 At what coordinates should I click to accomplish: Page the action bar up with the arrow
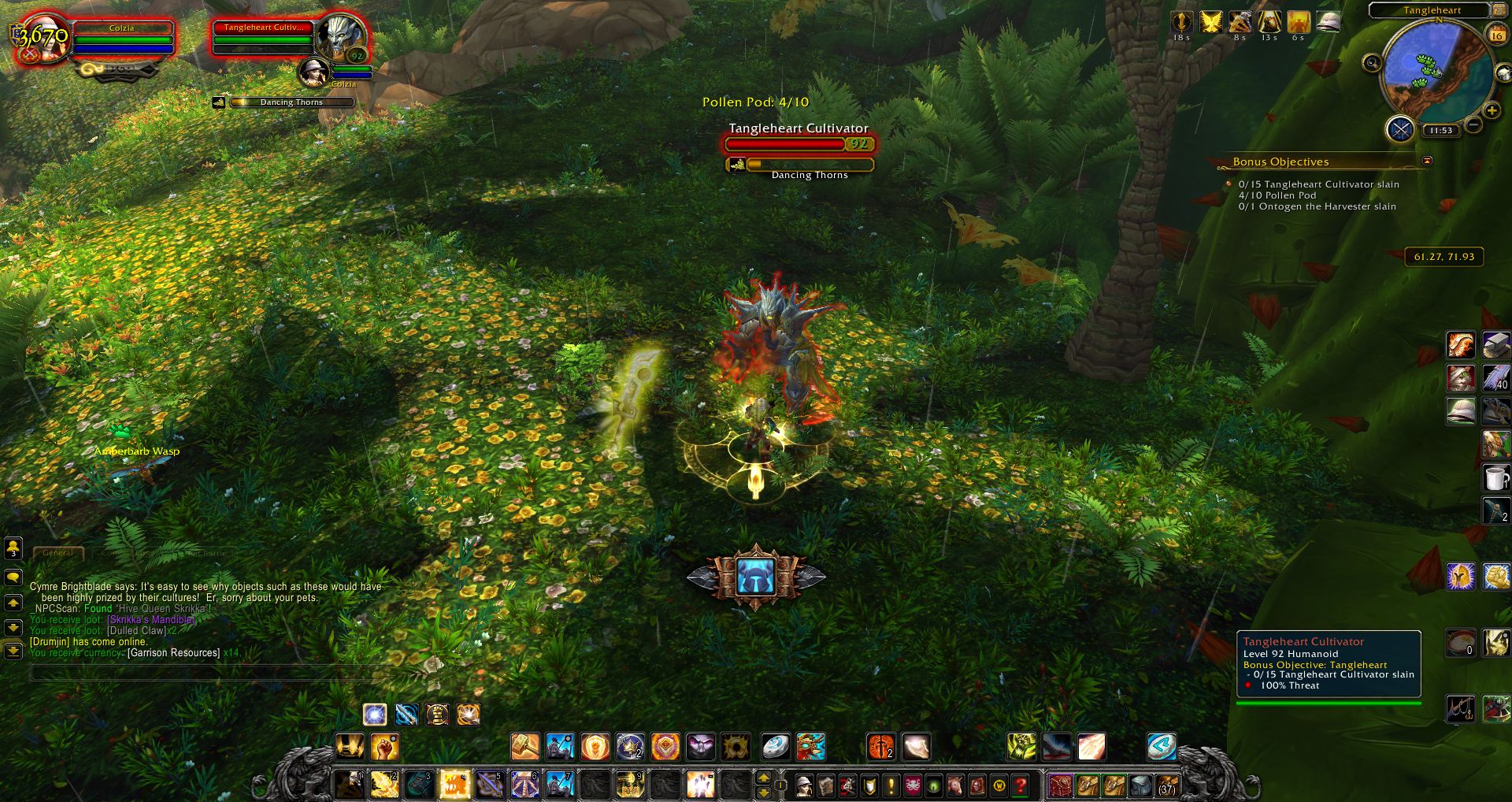[763, 778]
